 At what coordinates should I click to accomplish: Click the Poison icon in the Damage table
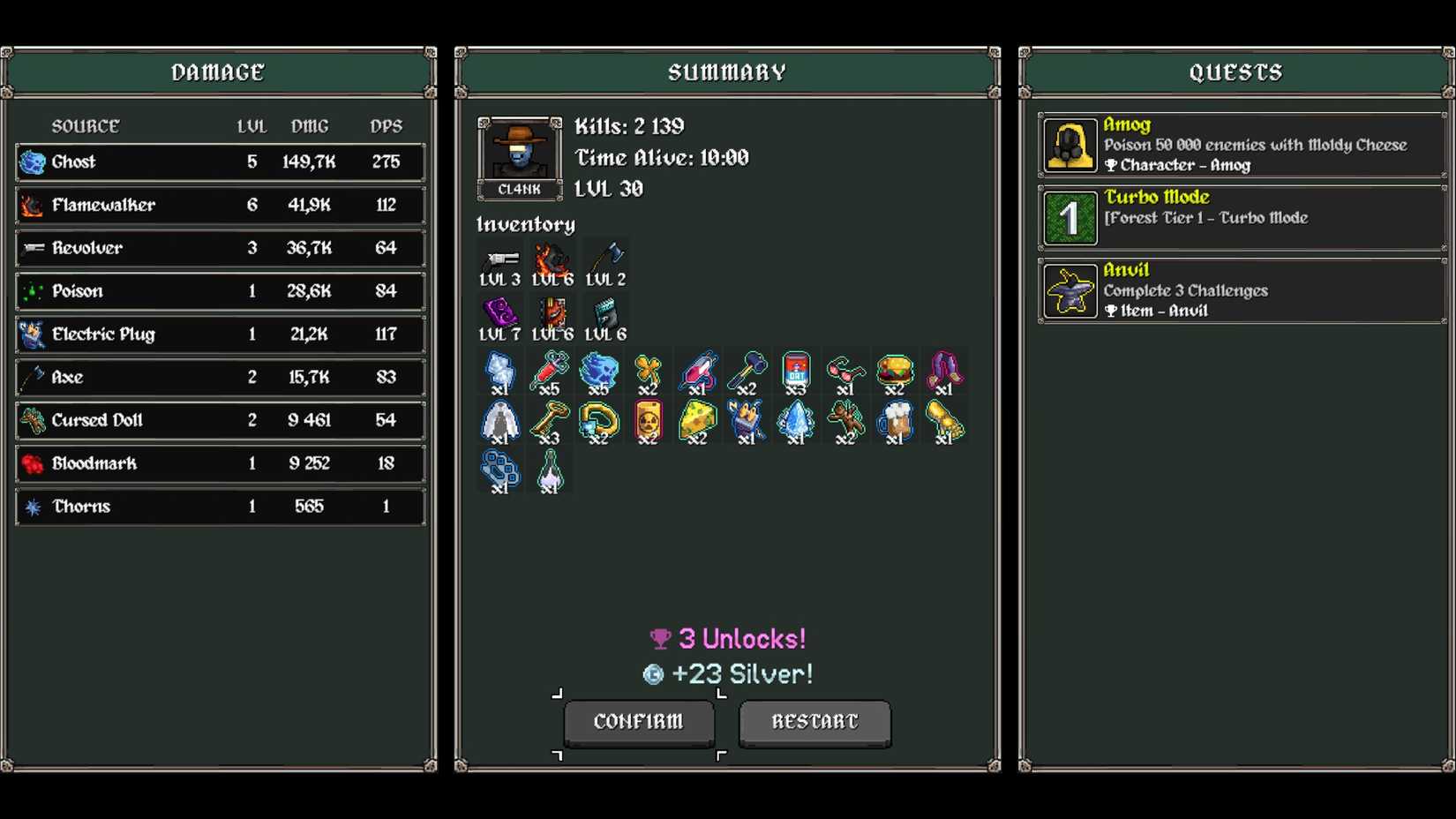pyautogui.click(x=34, y=291)
